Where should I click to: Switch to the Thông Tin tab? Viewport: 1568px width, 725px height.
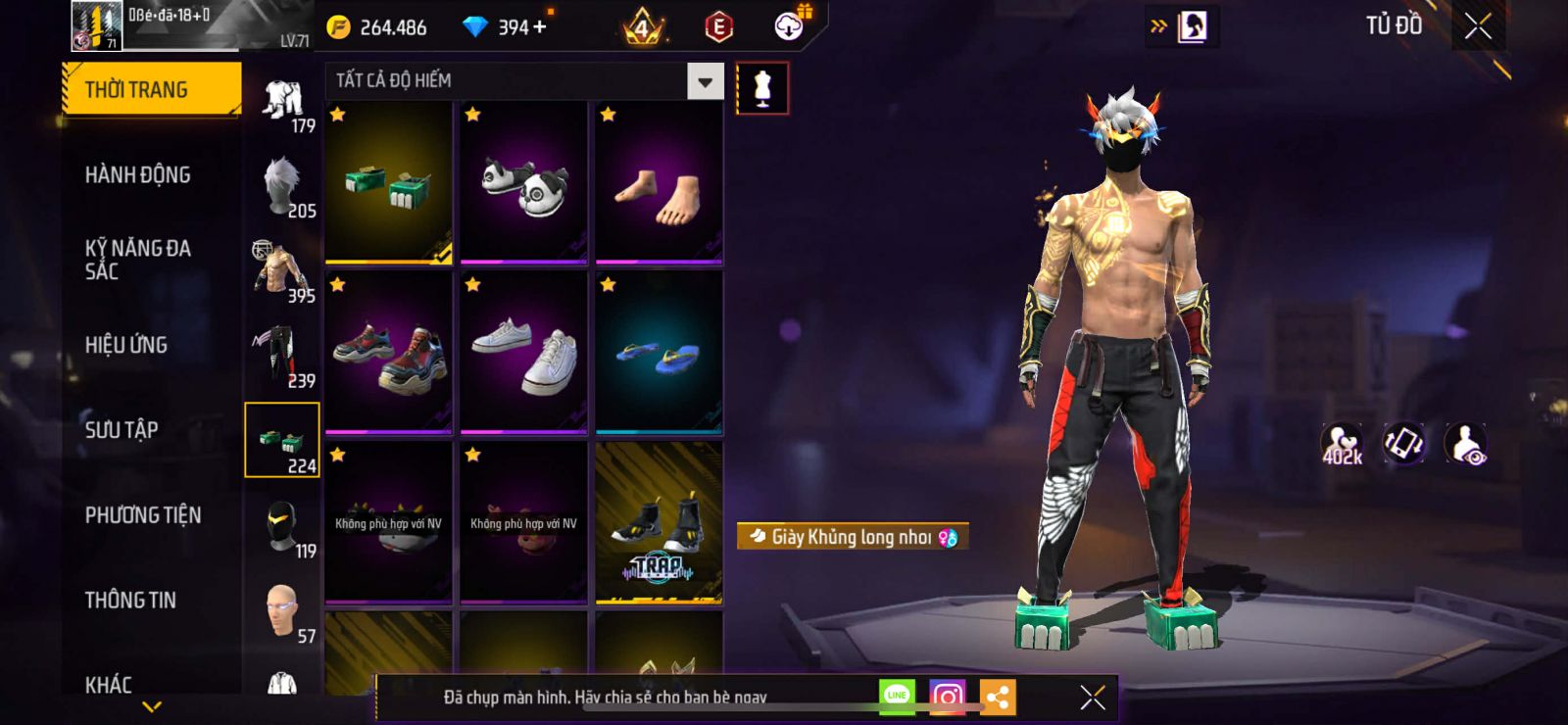[130, 601]
